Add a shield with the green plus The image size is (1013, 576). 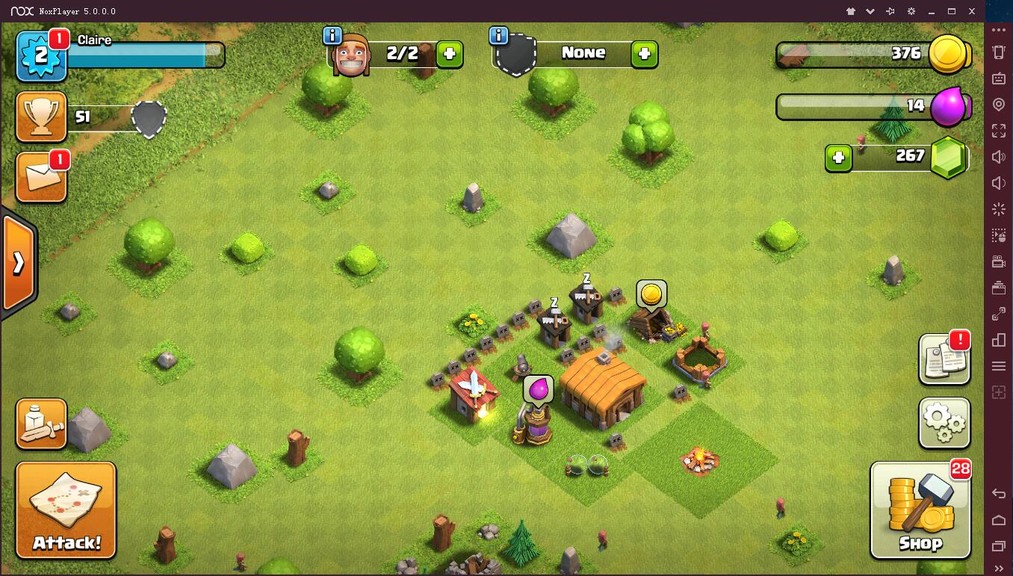tap(644, 54)
